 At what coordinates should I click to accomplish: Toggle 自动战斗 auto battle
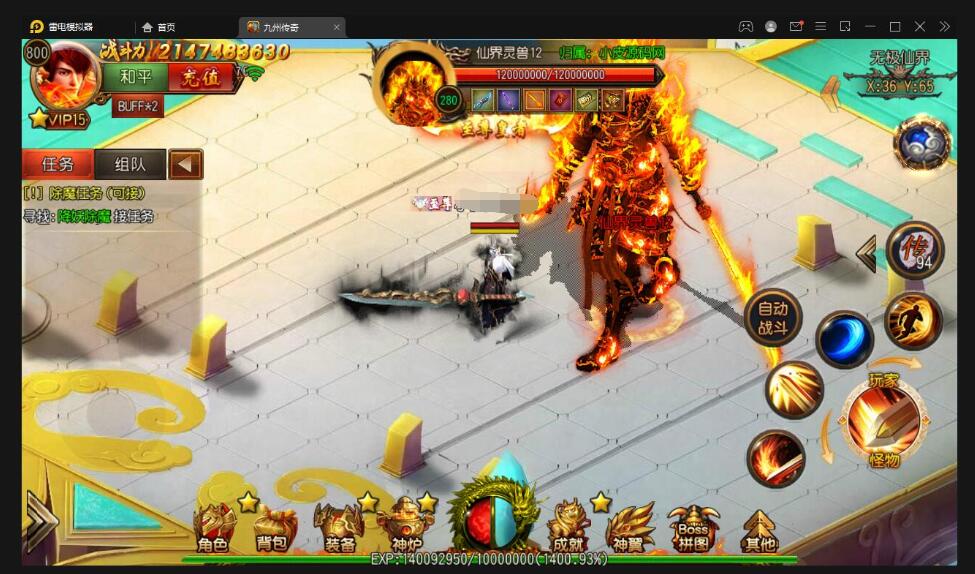[773, 318]
